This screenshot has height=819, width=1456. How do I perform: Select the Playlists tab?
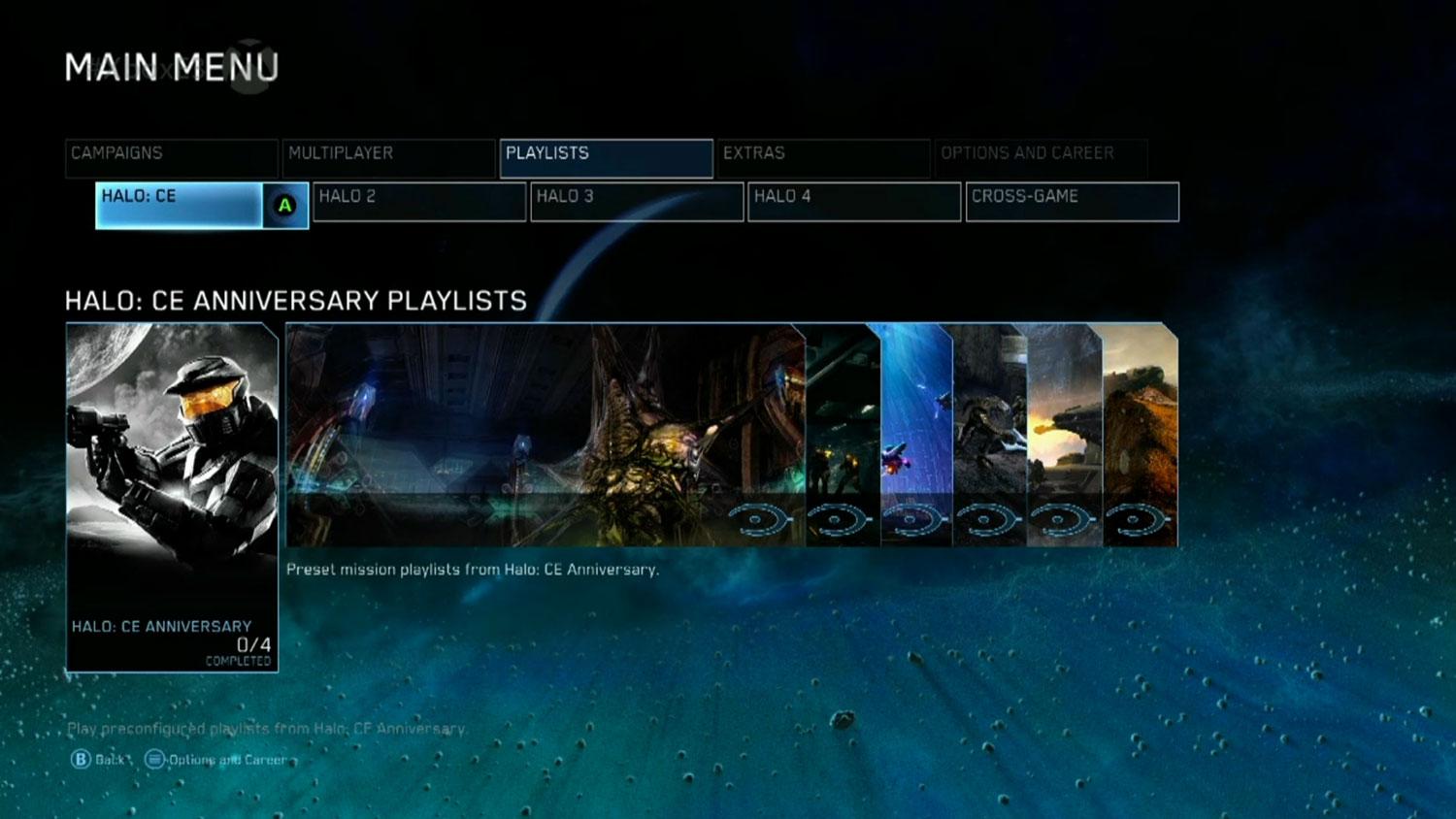pyautogui.click(x=606, y=158)
